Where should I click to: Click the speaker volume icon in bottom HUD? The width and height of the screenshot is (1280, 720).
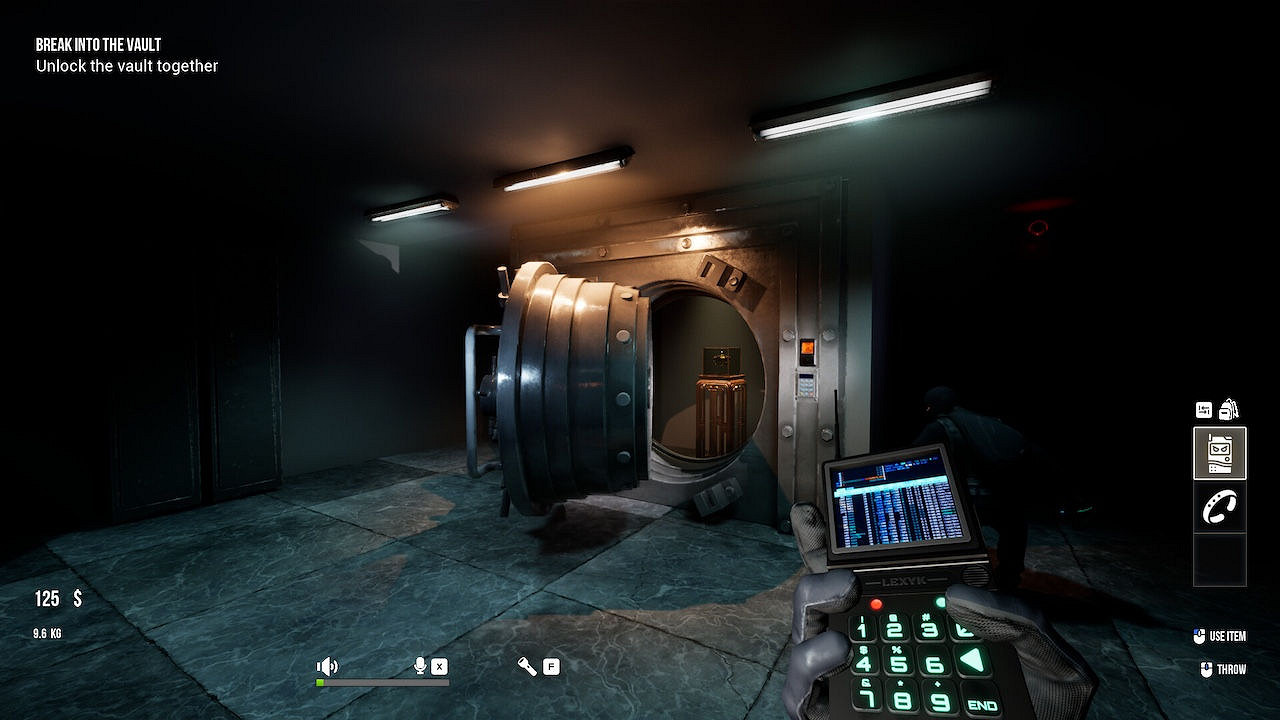point(327,665)
